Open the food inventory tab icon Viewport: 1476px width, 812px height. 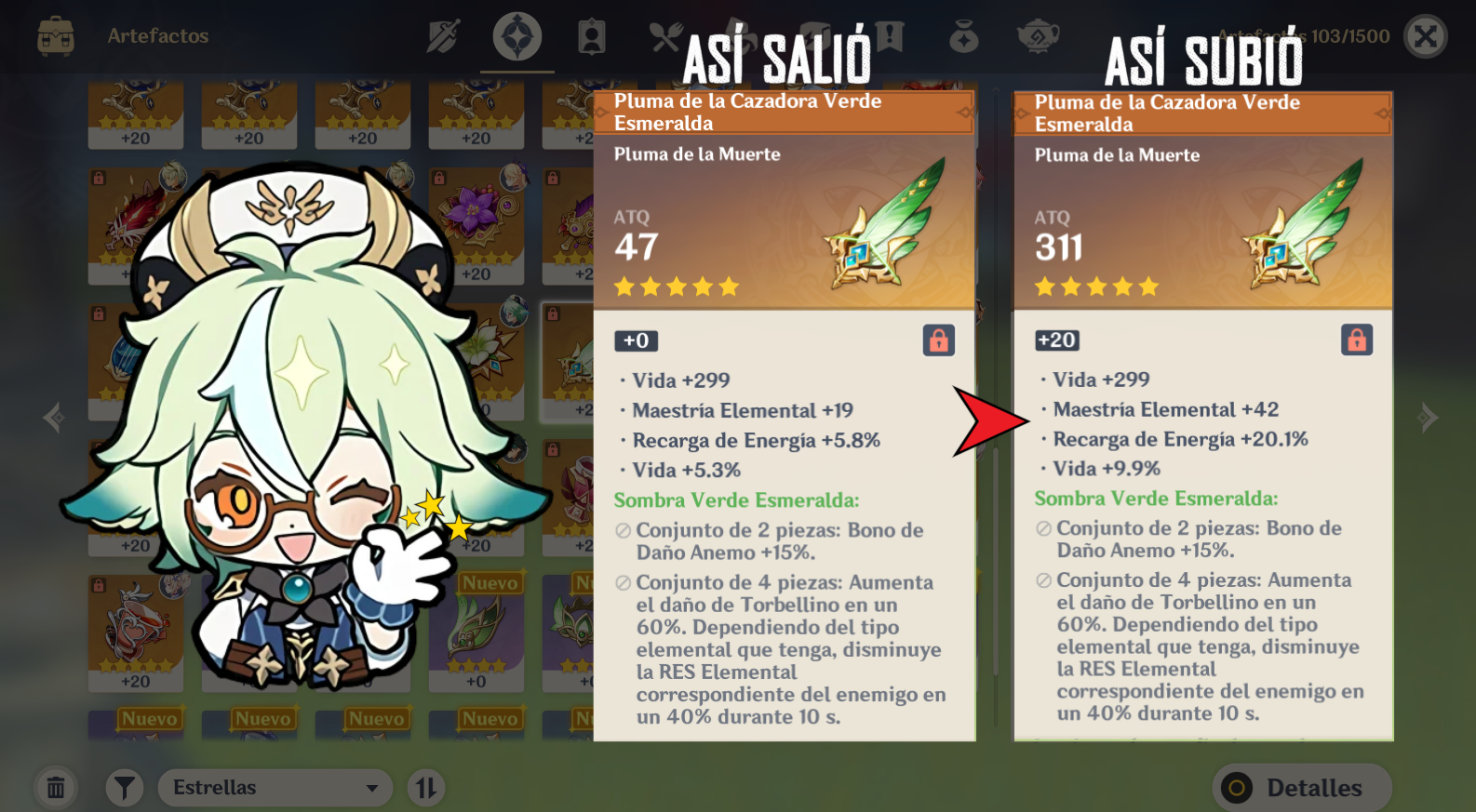665,37
